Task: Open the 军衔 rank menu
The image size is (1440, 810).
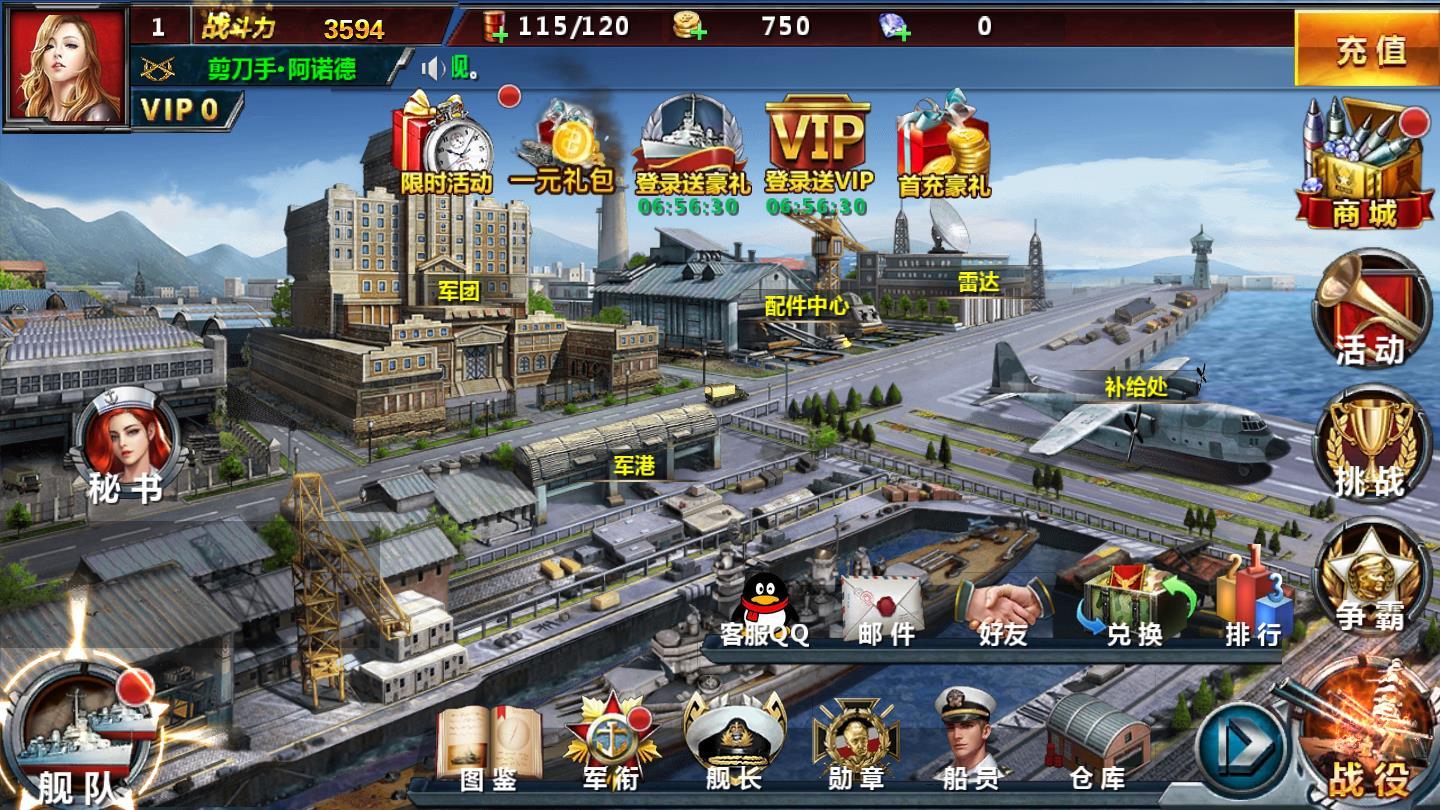Action: point(610,744)
